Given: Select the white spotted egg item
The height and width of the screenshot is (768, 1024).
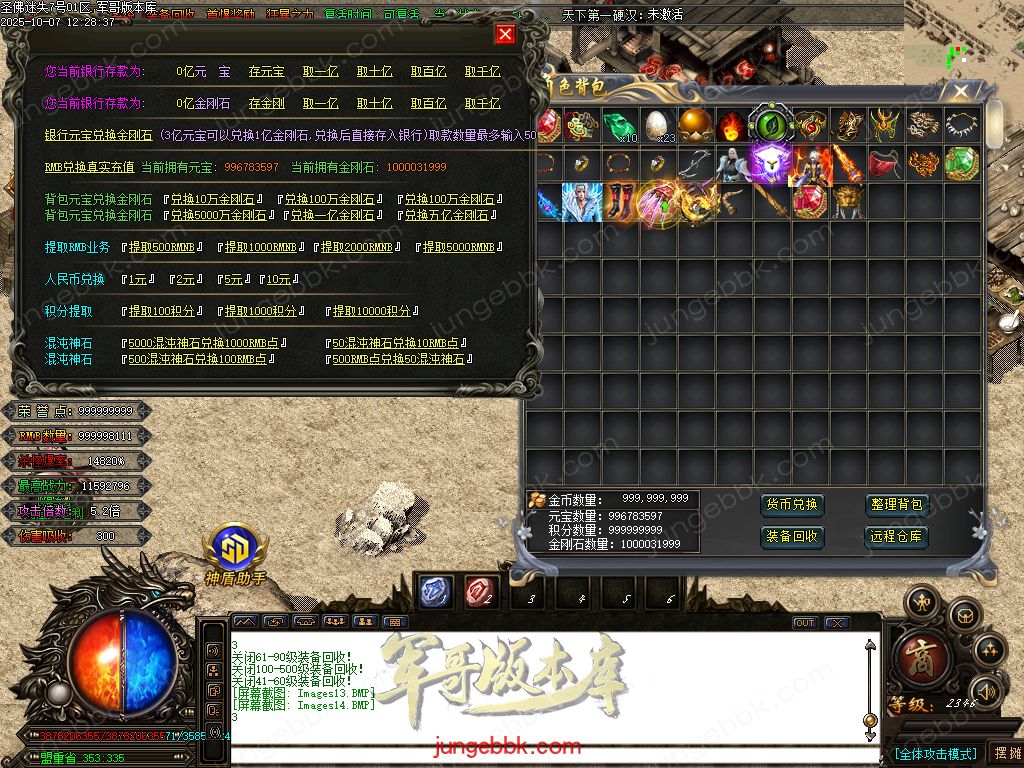Looking at the screenshot, I should [x=656, y=125].
